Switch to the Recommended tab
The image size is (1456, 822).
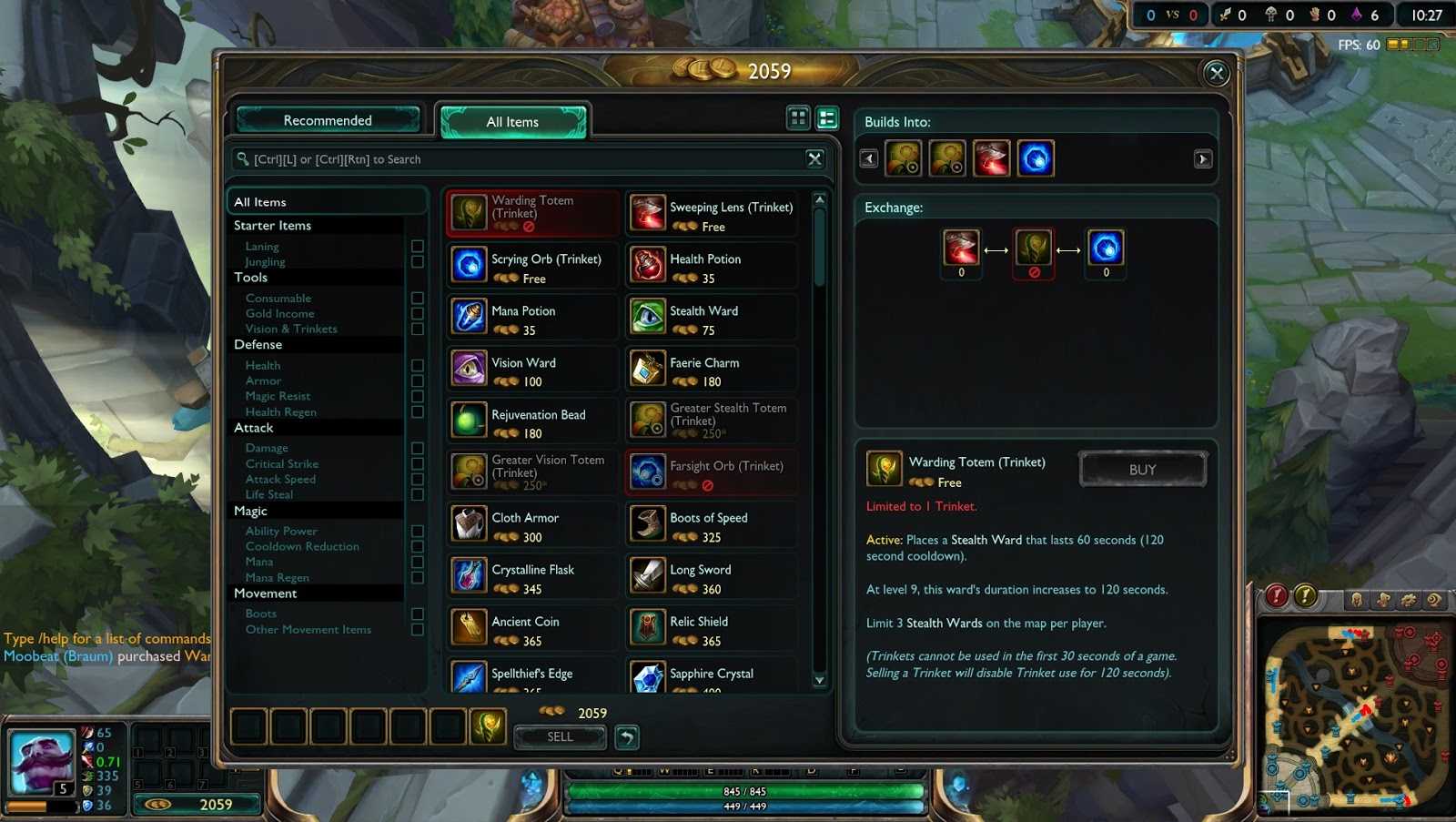pyautogui.click(x=327, y=119)
